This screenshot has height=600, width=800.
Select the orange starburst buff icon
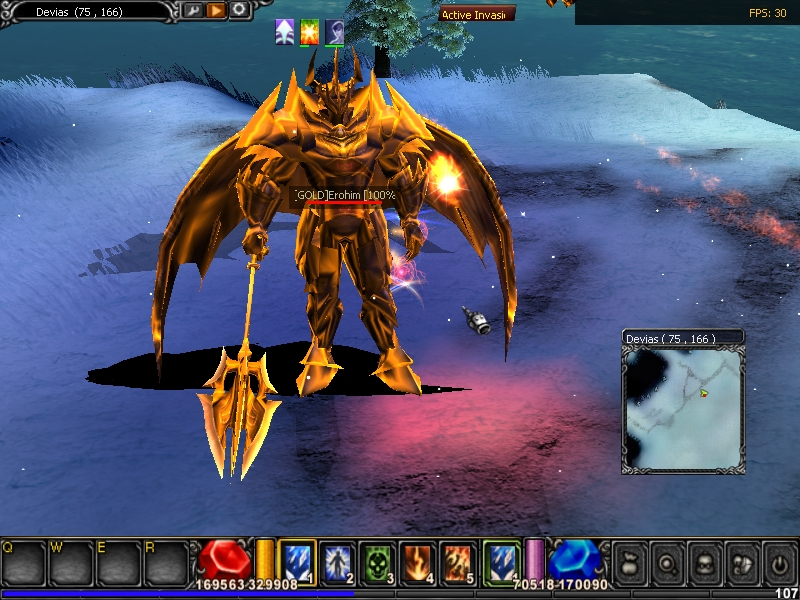(310, 32)
